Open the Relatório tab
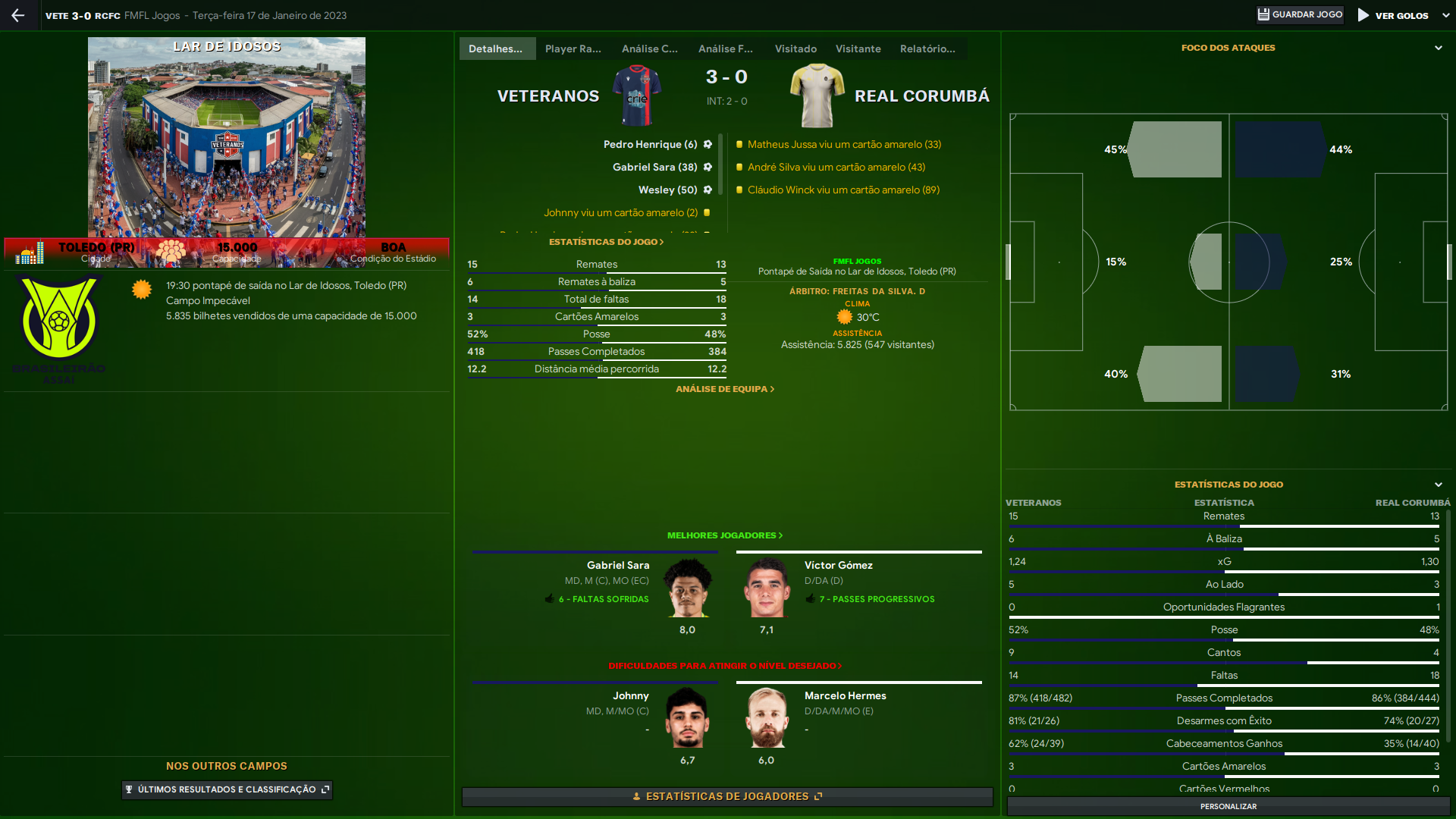 pyautogui.click(x=927, y=49)
